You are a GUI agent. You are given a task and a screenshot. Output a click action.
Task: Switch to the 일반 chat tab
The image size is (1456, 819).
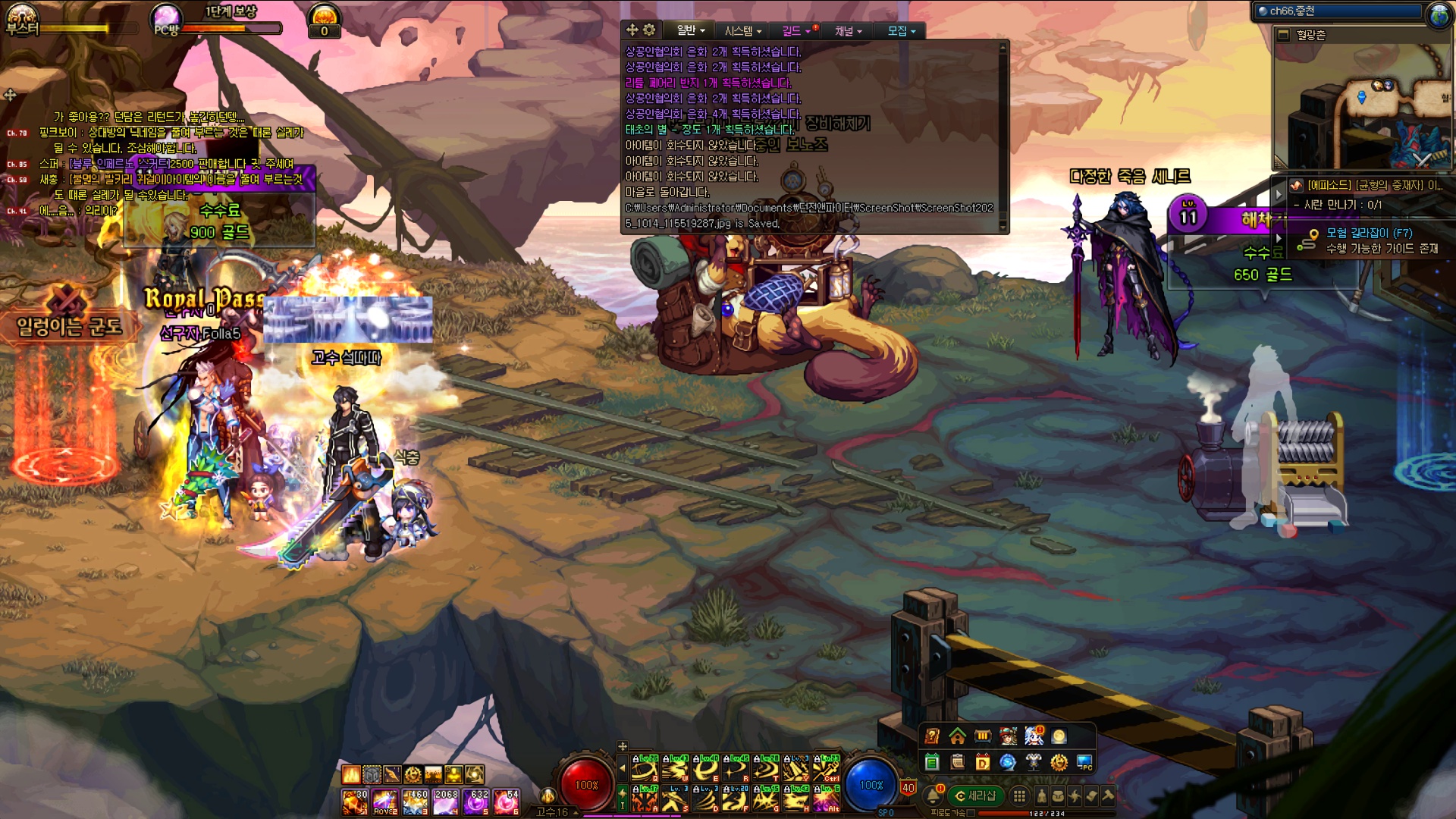click(x=690, y=30)
